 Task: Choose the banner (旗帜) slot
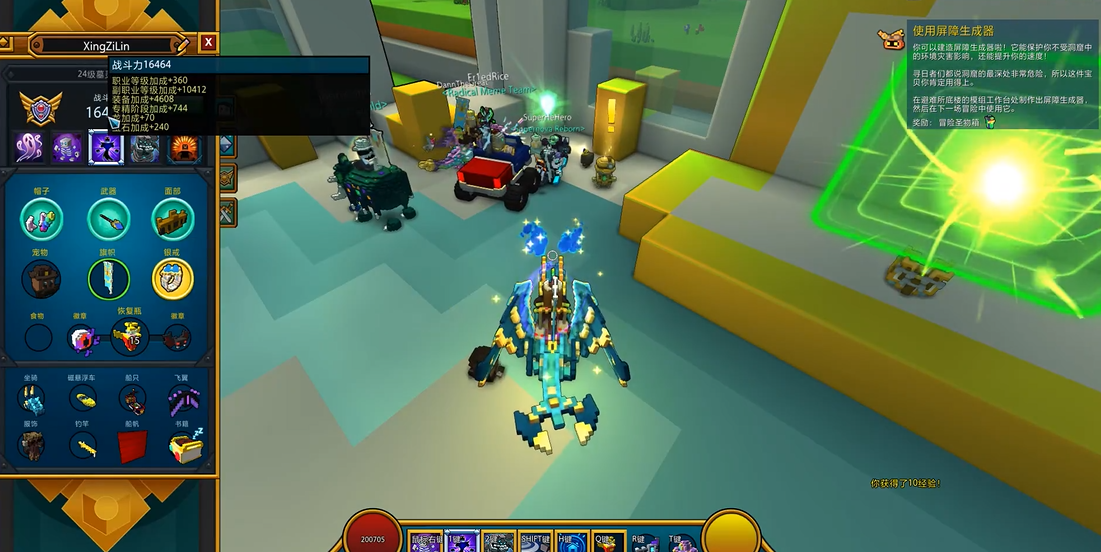pos(108,279)
